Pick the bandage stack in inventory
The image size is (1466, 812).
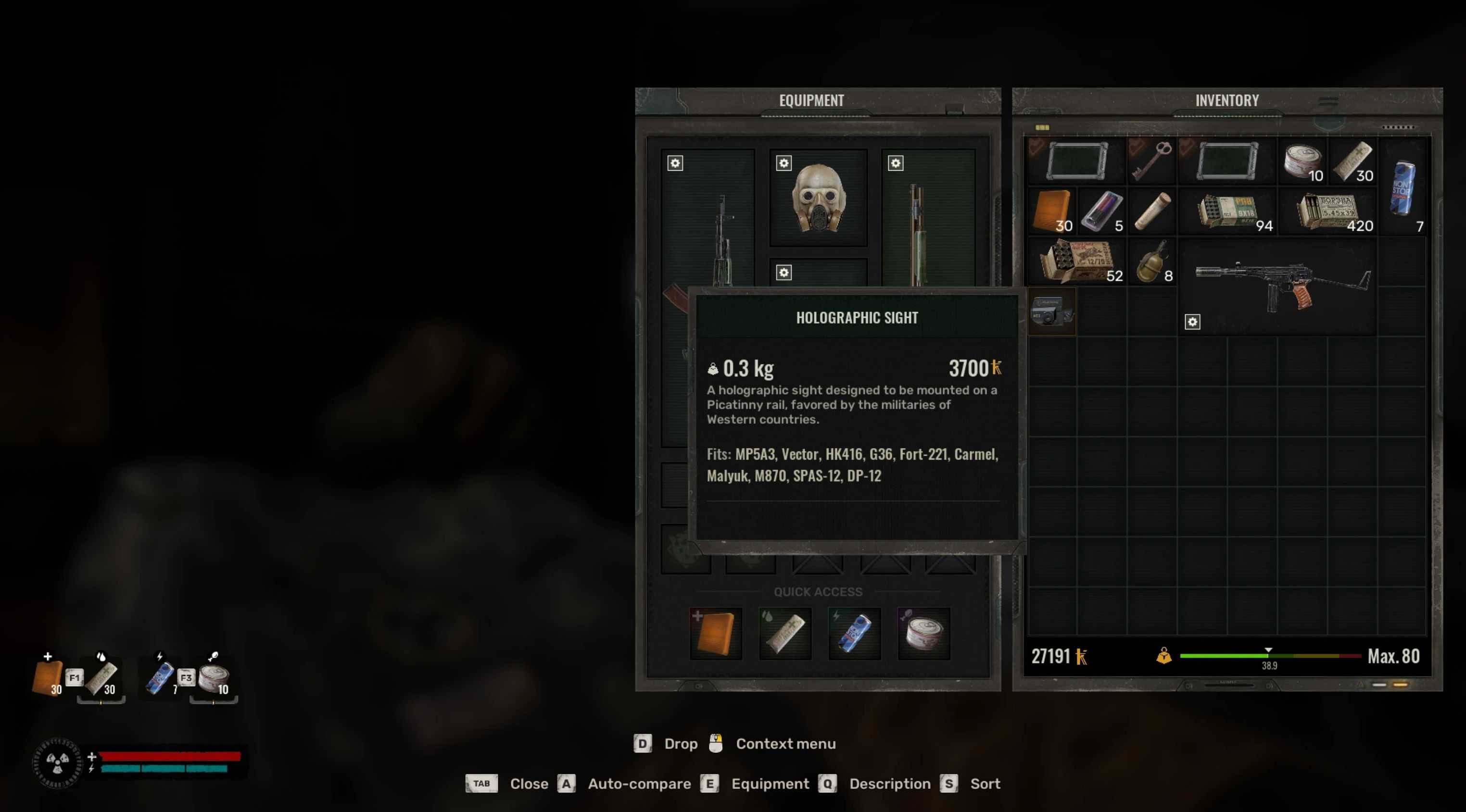[1352, 161]
